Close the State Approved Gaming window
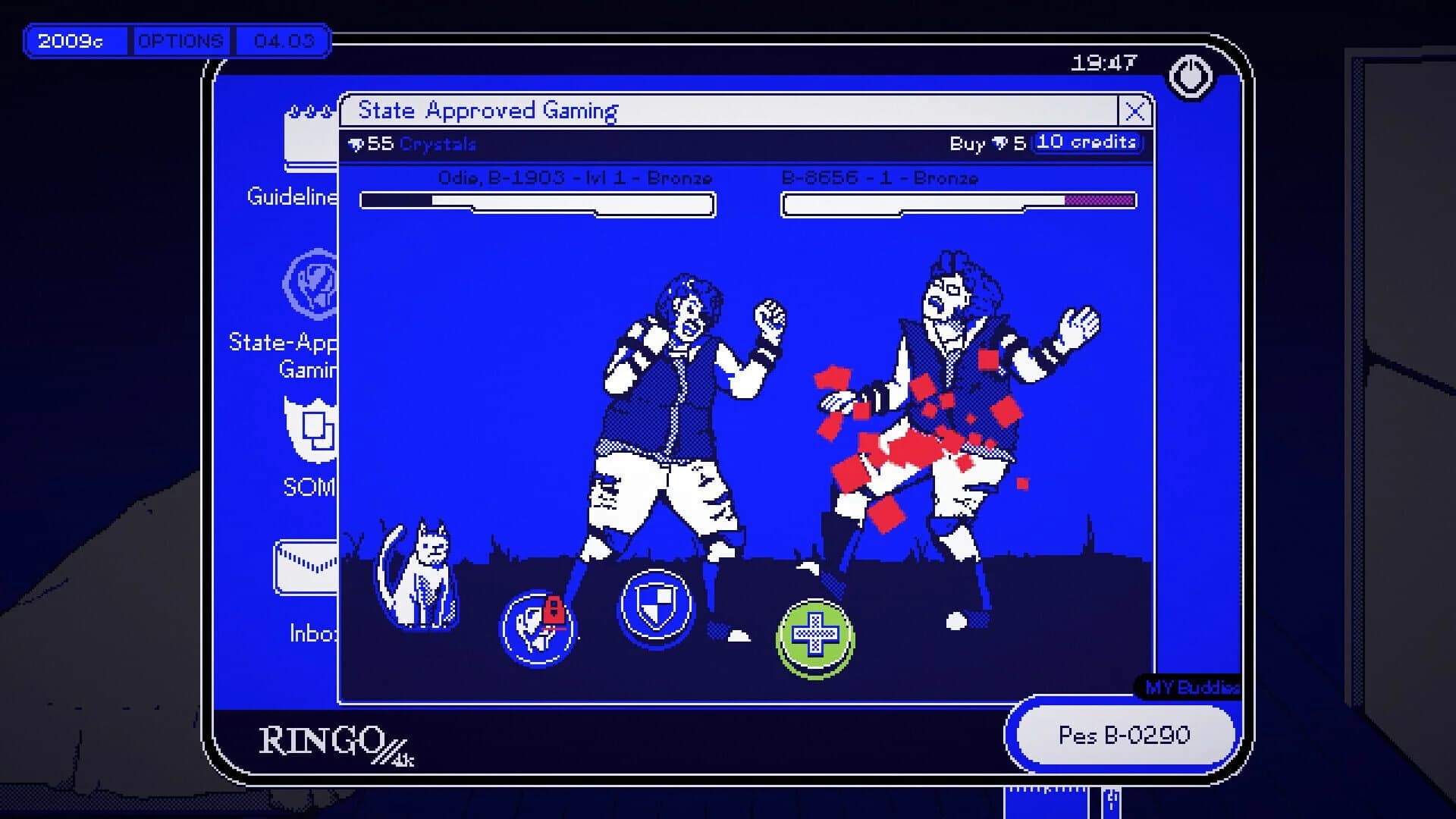 1134,111
